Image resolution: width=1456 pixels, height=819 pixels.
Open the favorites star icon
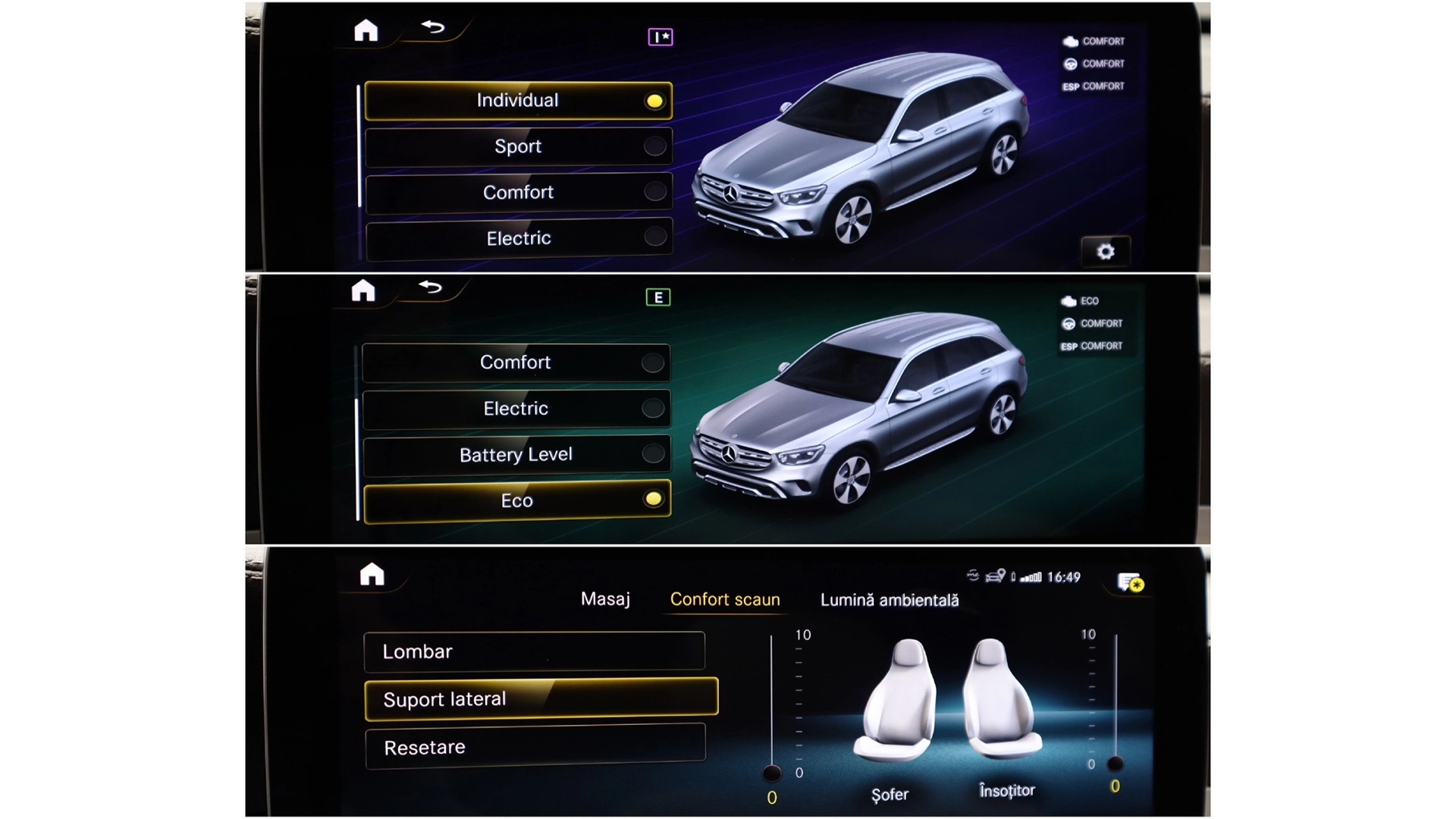pos(1130,582)
